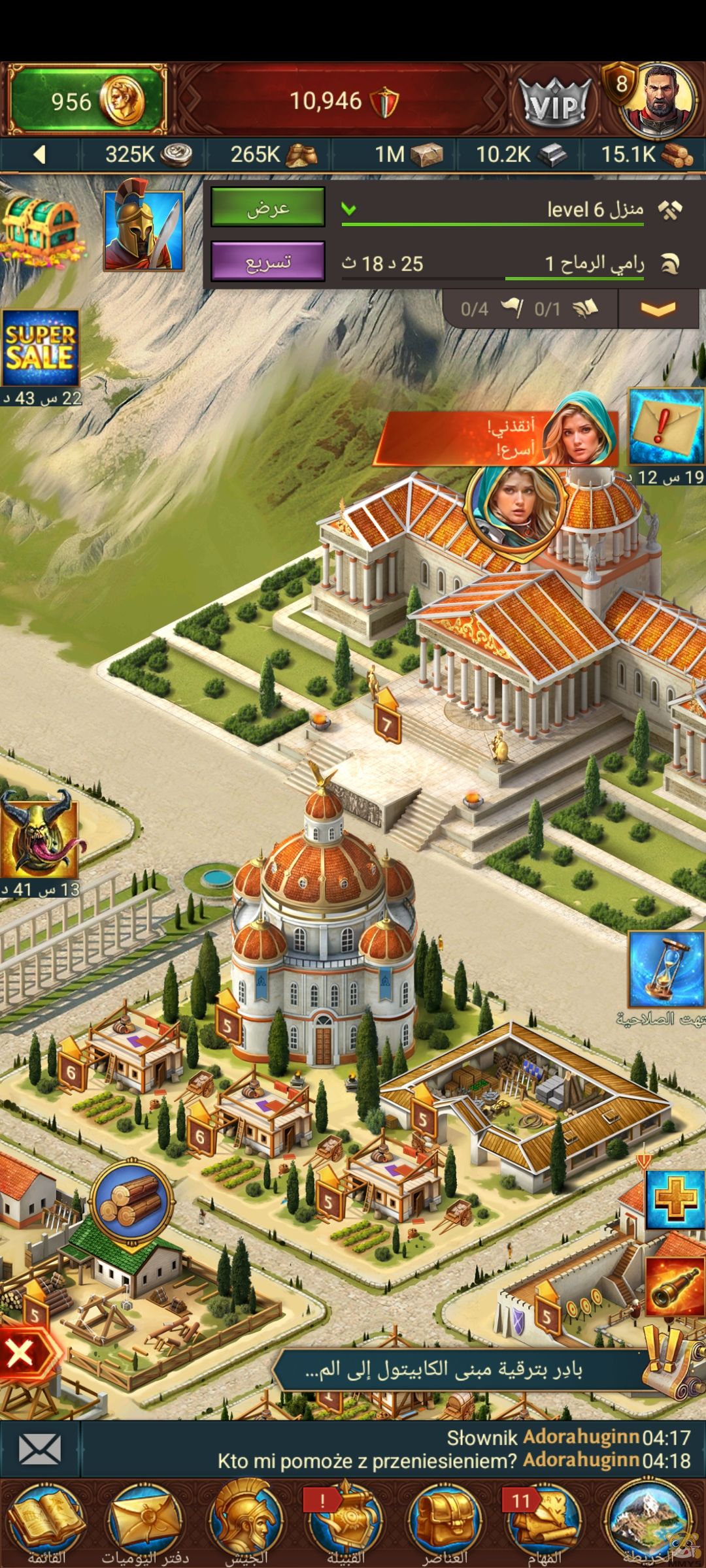This screenshot has width=706, height=1568.
Task: Collapse the resource bar with left arrow
Action: click(39, 155)
